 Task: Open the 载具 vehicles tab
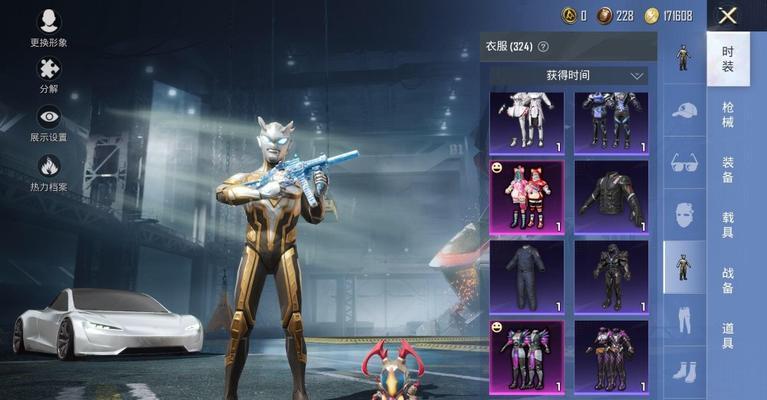click(728, 224)
